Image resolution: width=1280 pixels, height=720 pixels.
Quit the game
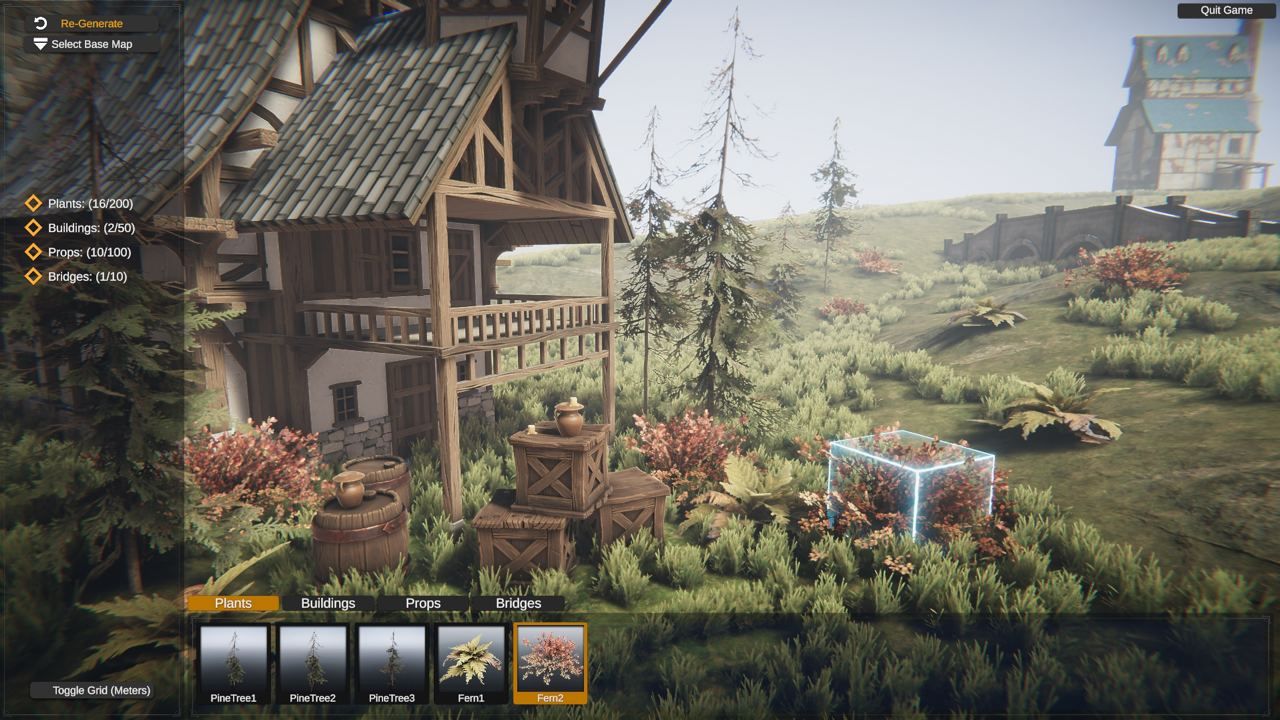[x=1226, y=10]
